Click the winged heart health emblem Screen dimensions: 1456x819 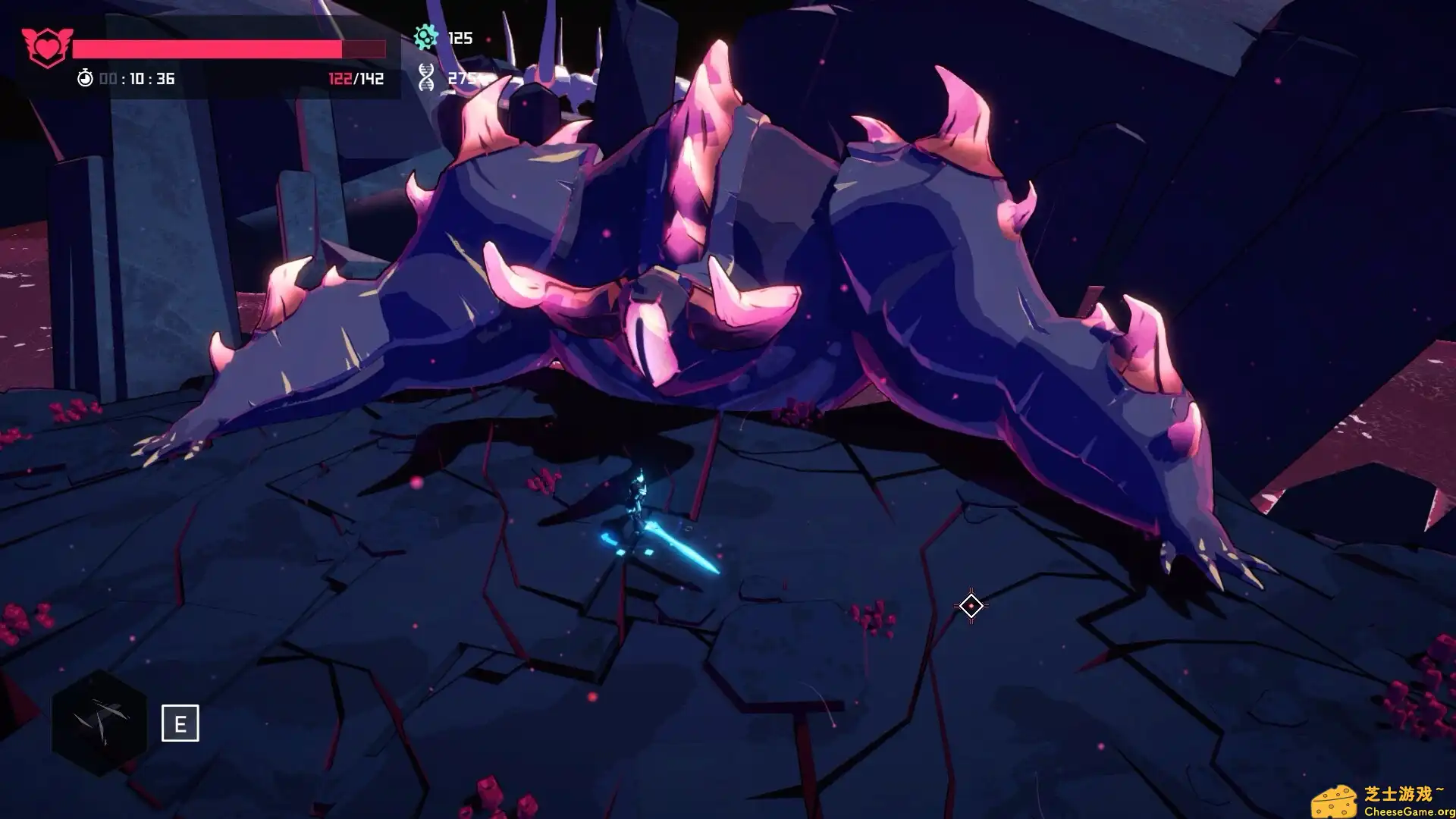[x=47, y=42]
